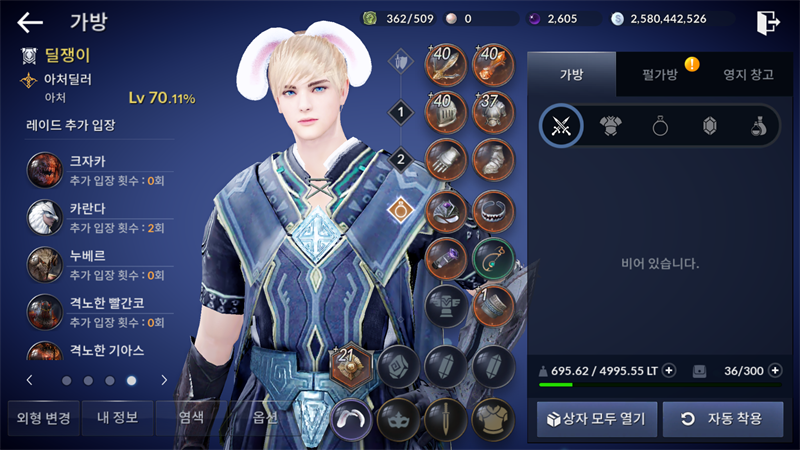
Task: Select the 가방 tab
Action: pyautogui.click(x=571, y=76)
